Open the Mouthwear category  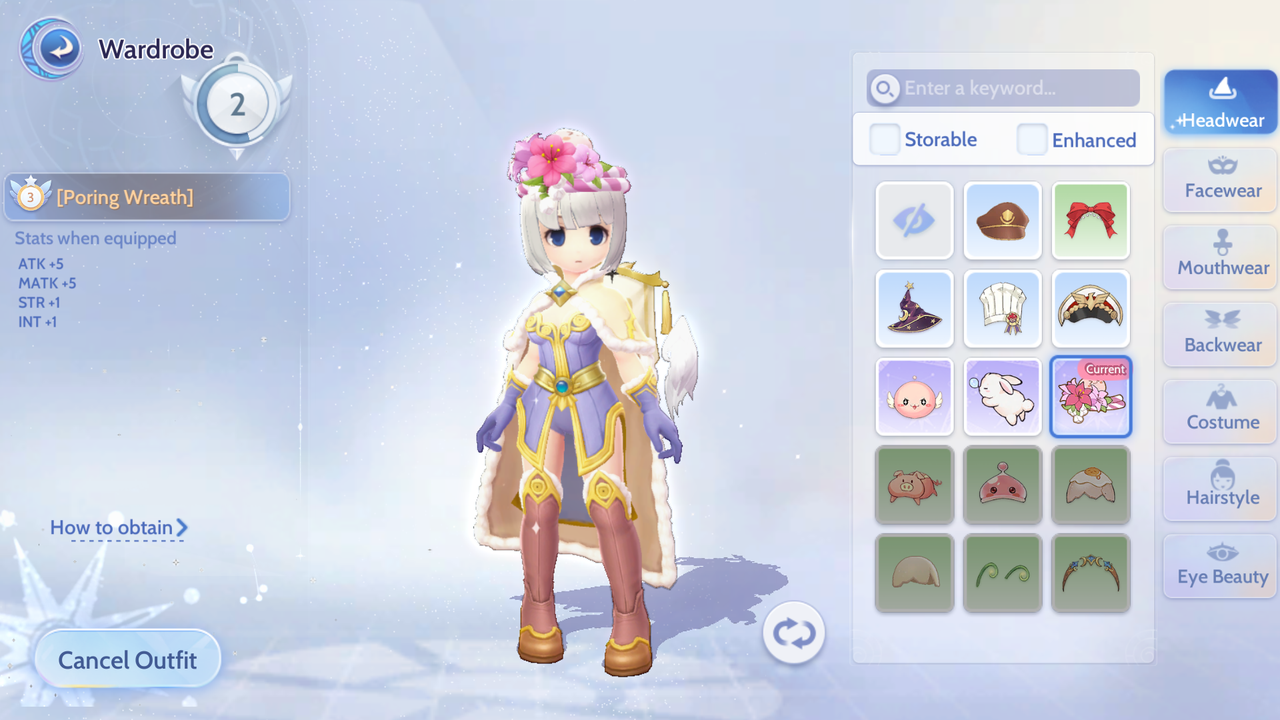1220,256
